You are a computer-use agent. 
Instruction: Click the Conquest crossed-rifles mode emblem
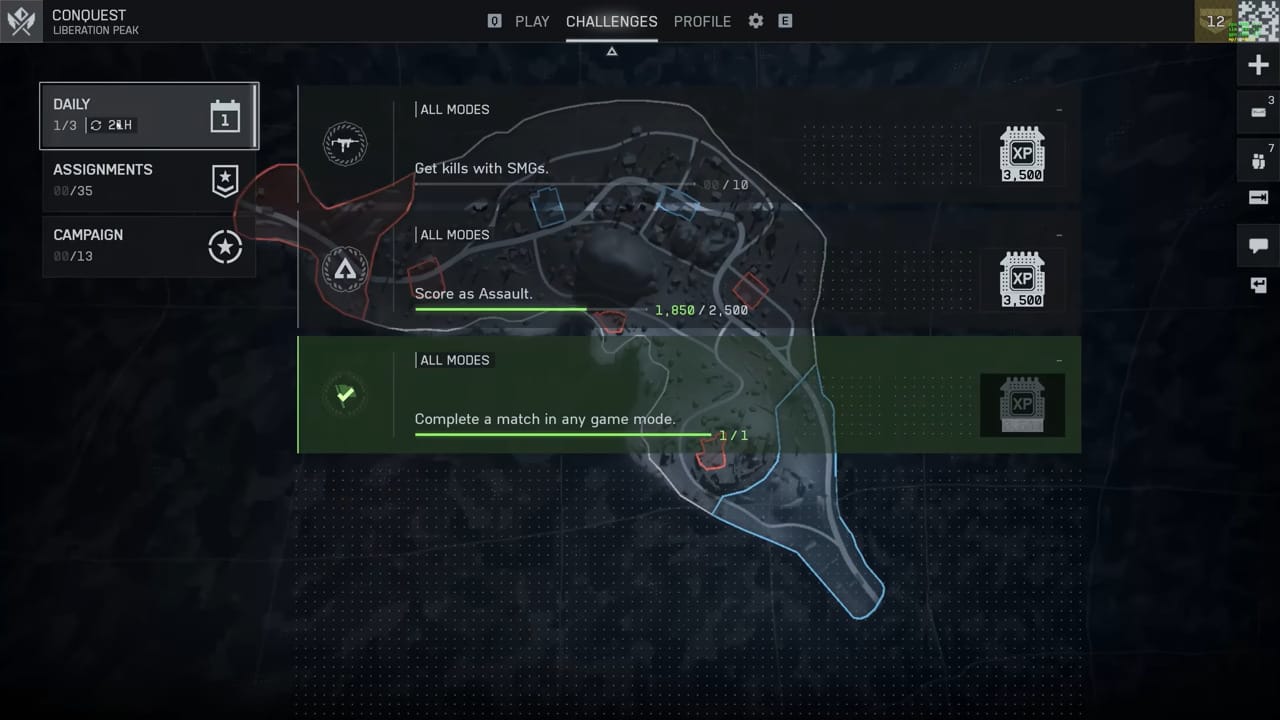click(21, 21)
